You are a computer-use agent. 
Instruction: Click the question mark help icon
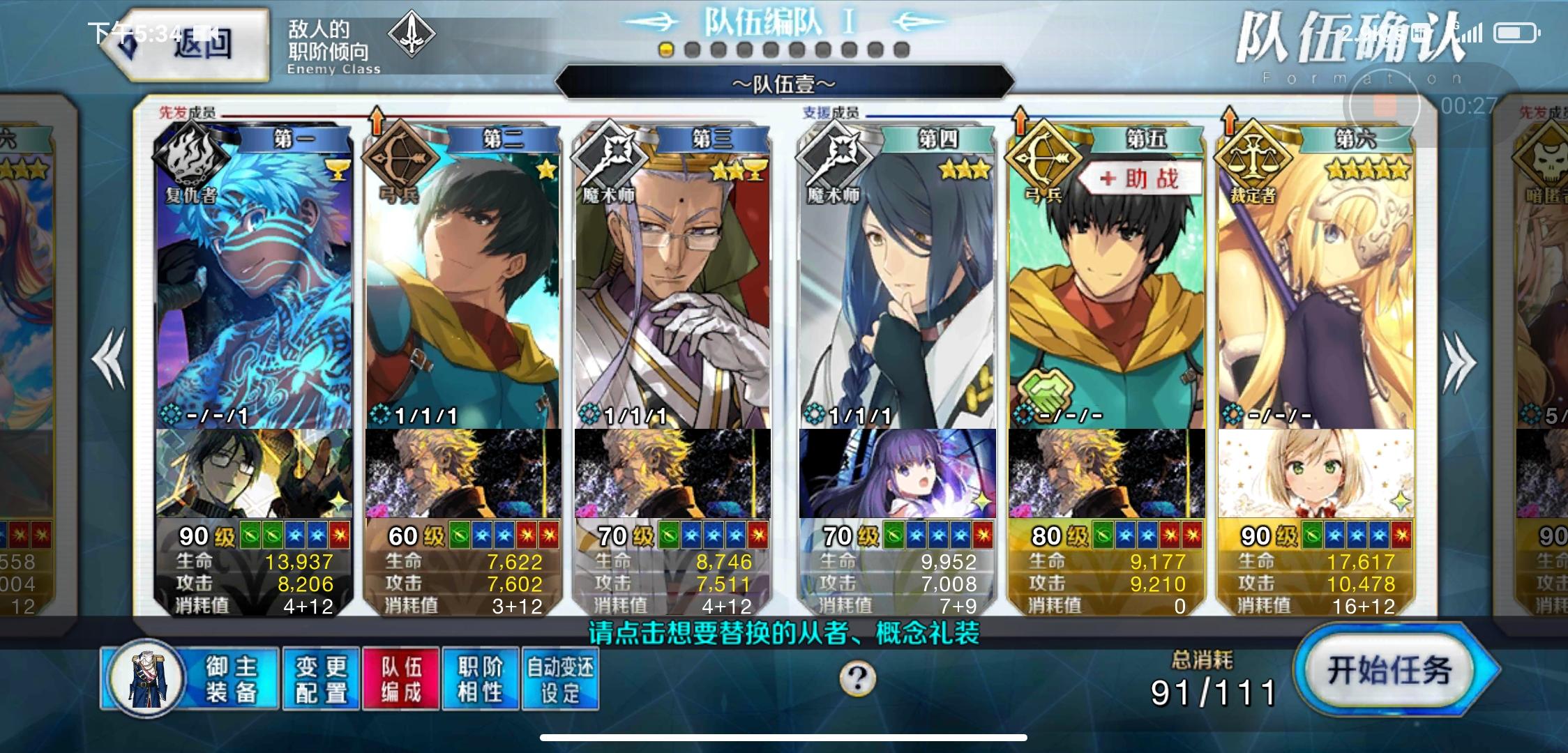(857, 678)
